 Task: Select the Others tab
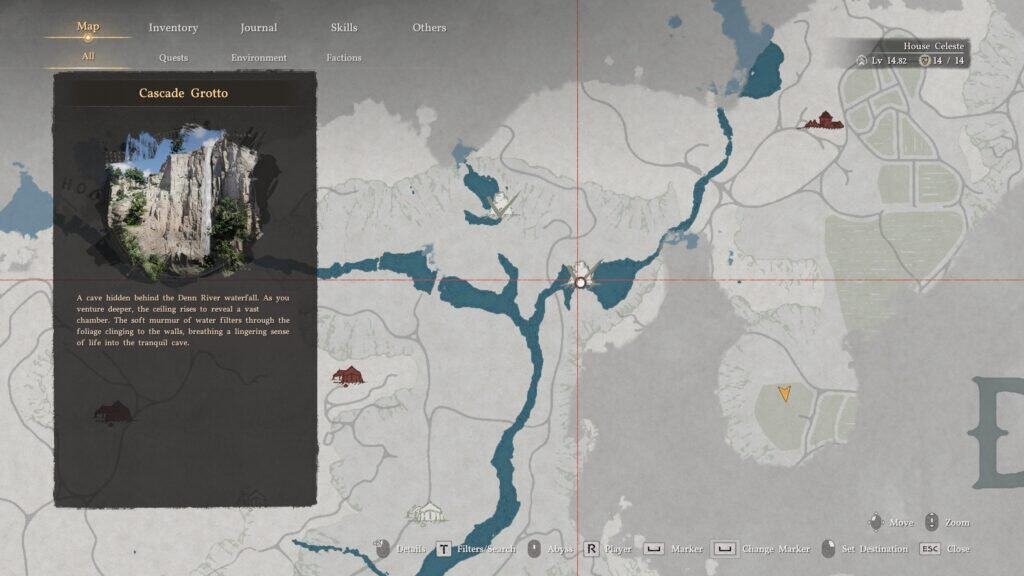tap(429, 28)
